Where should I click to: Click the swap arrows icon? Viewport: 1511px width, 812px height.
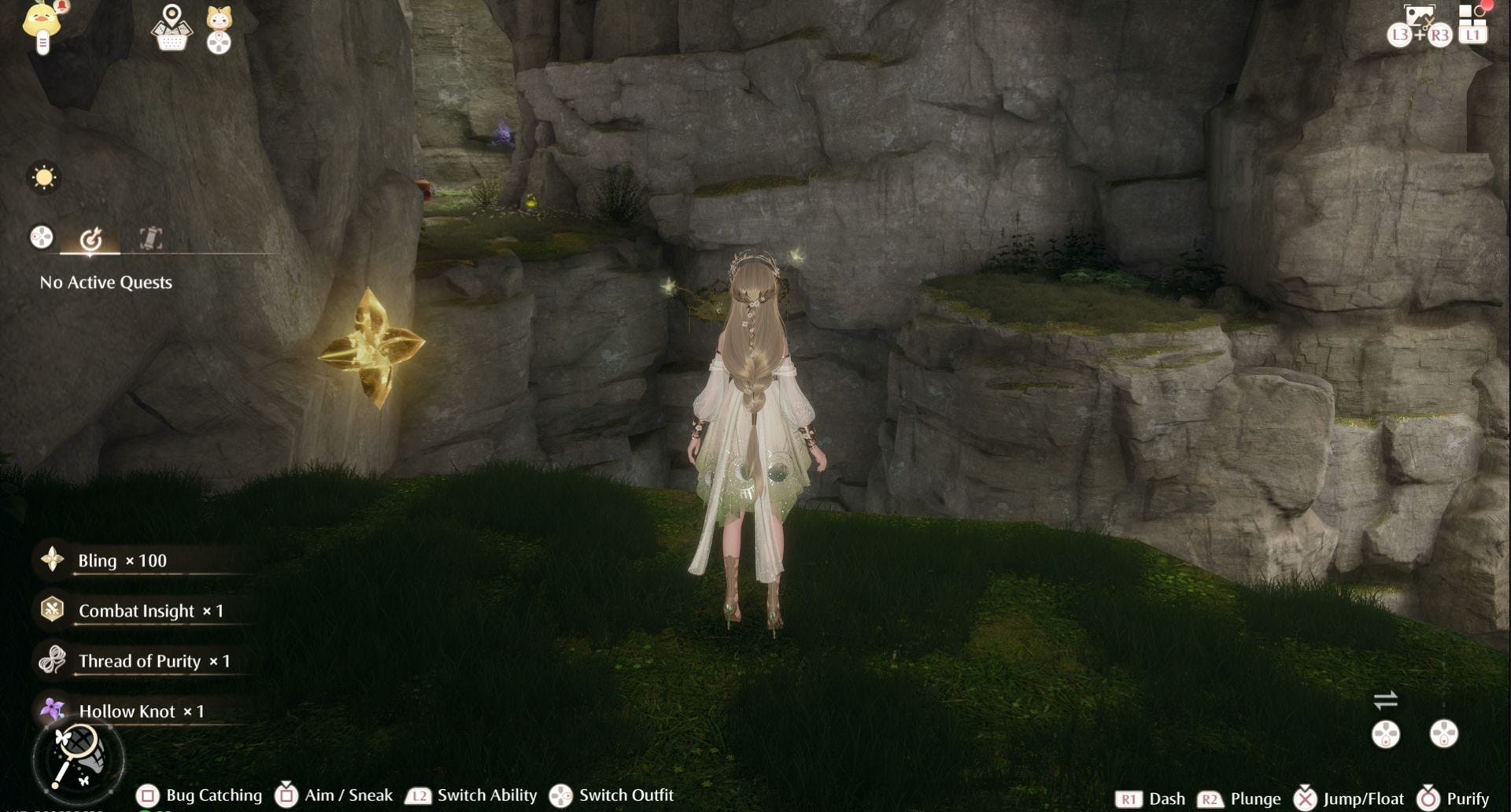[x=1385, y=699]
